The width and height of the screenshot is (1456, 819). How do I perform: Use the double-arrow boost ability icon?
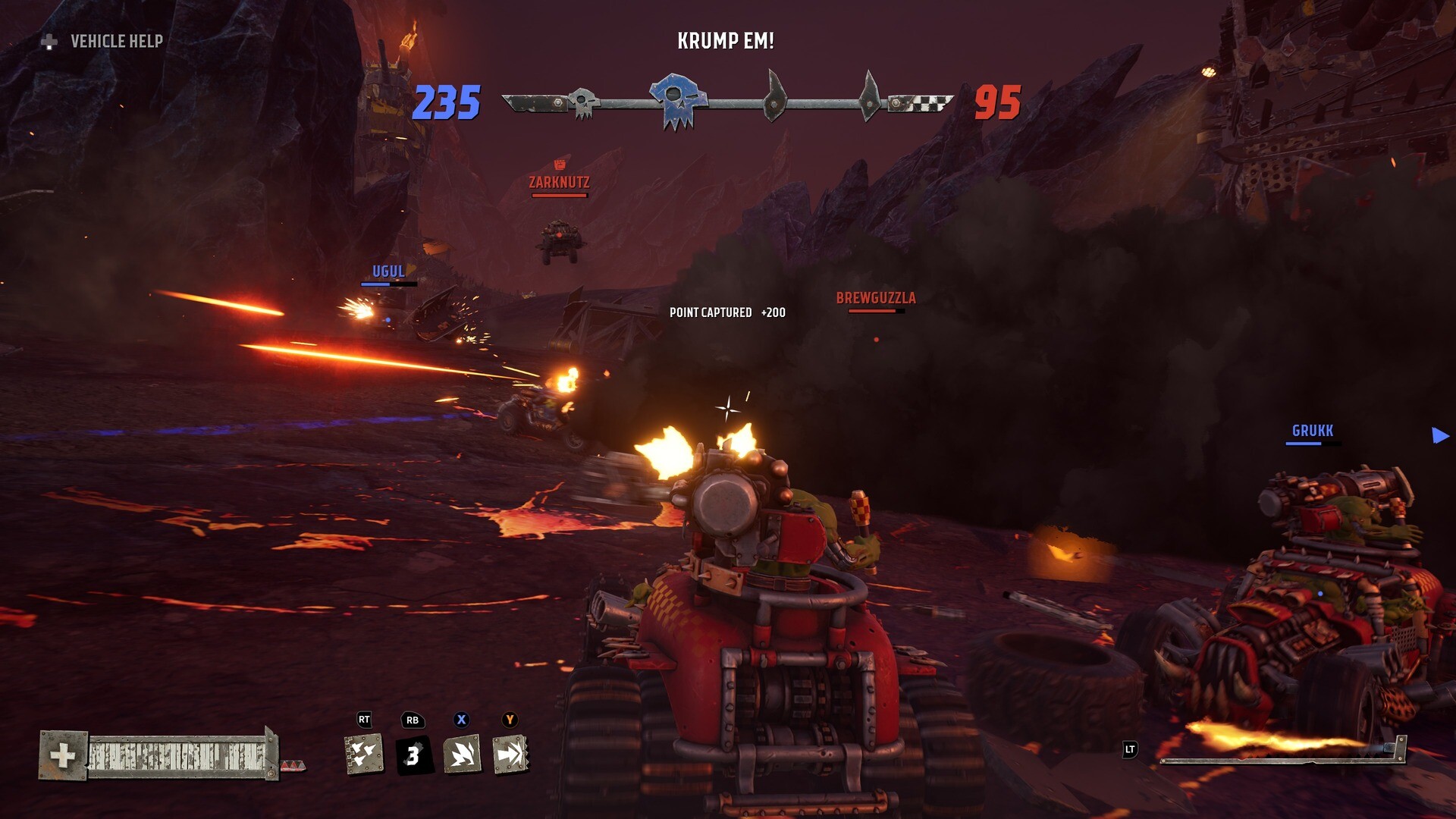(x=510, y=755)
